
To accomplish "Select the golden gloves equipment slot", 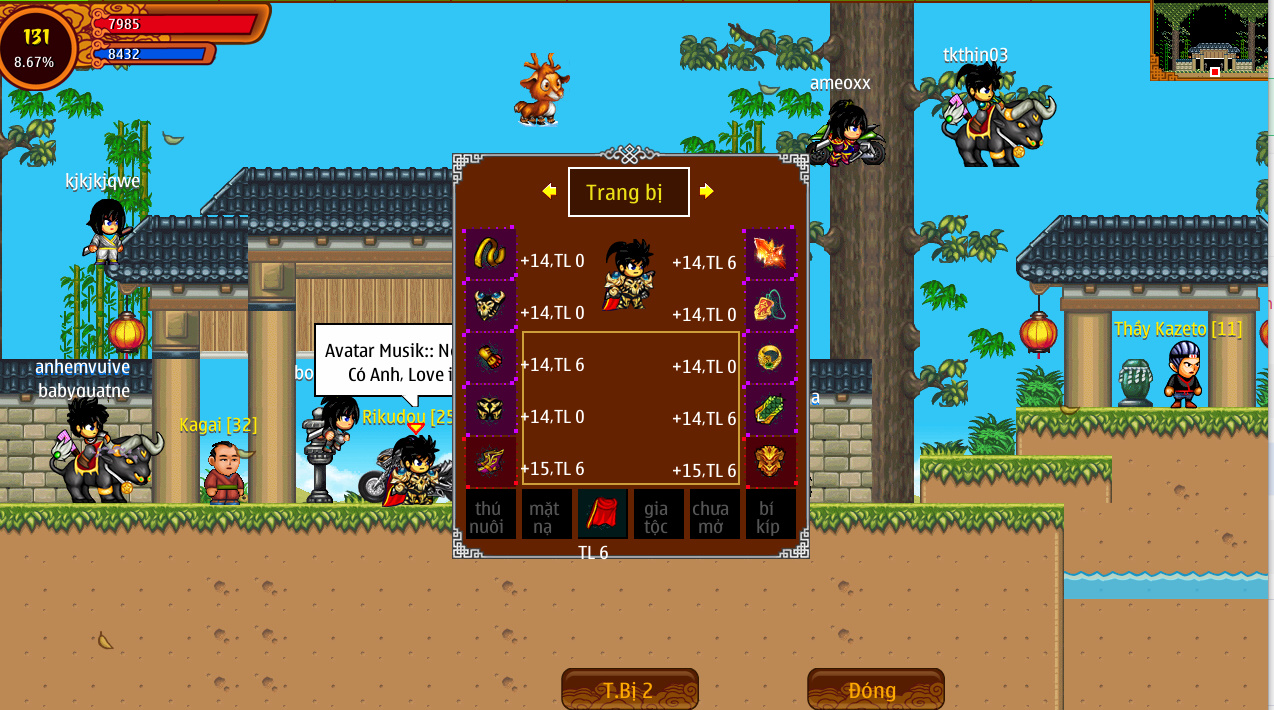I will tap(490, 357).
